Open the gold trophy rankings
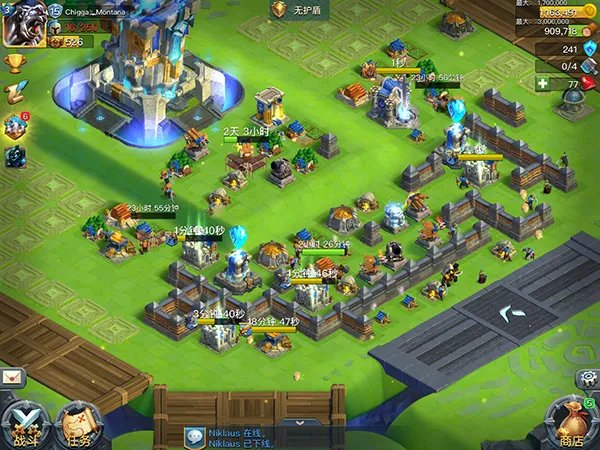 pyautogui.click(x=14, y=63)
